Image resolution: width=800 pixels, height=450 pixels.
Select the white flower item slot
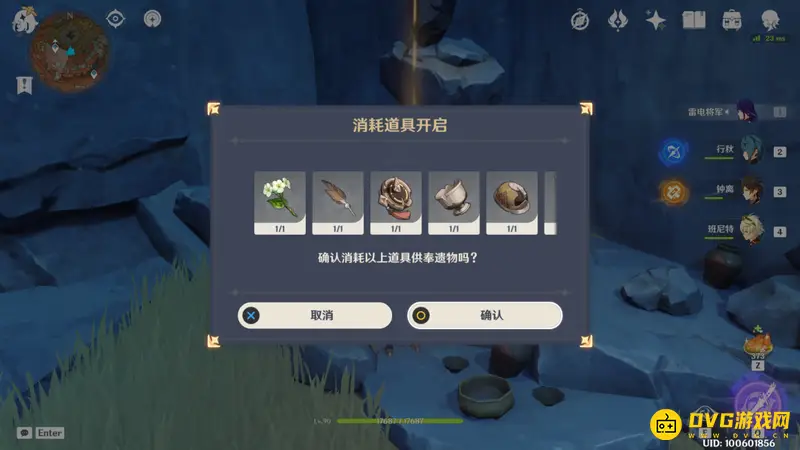(x=280, y=202)
